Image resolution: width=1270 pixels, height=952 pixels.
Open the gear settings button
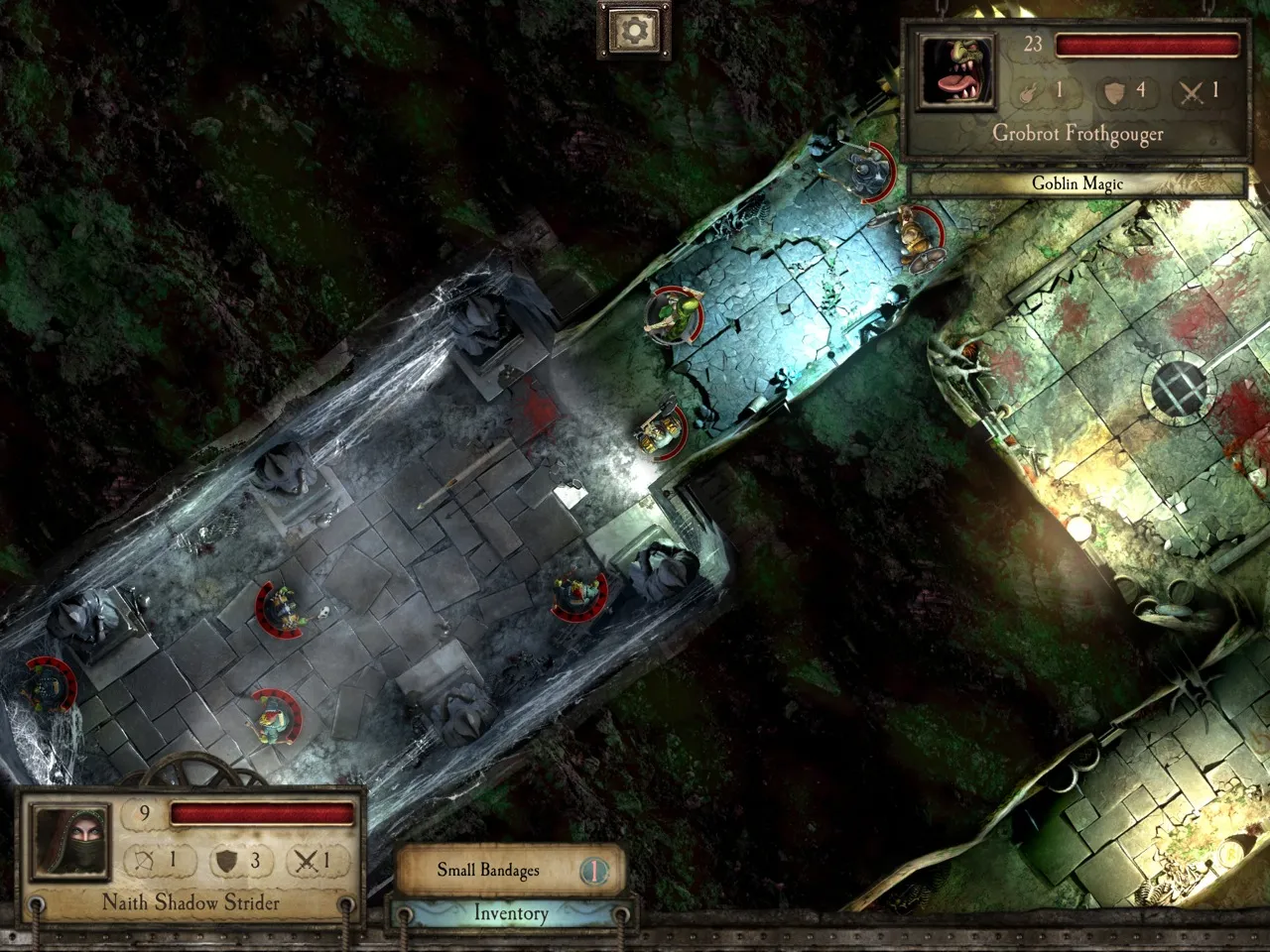point(633,30)
